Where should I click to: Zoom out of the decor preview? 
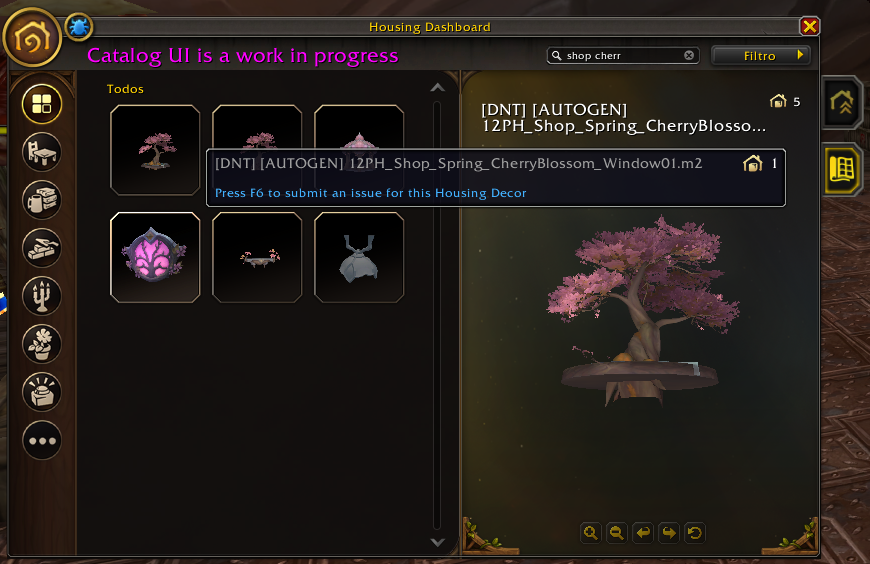(617, 533)
